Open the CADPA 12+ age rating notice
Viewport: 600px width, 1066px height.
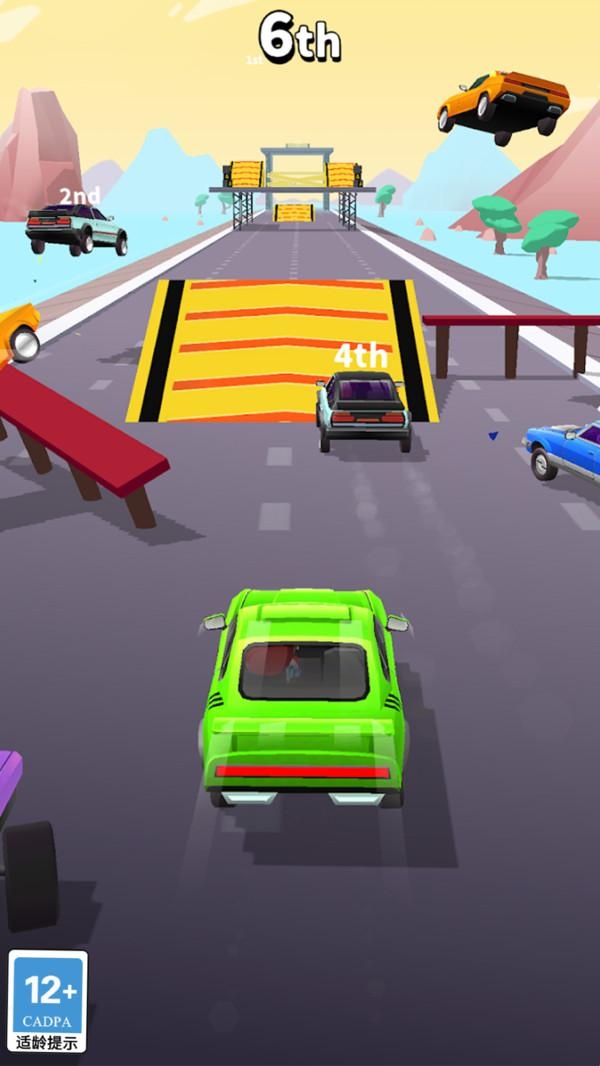pos(48,1000)
